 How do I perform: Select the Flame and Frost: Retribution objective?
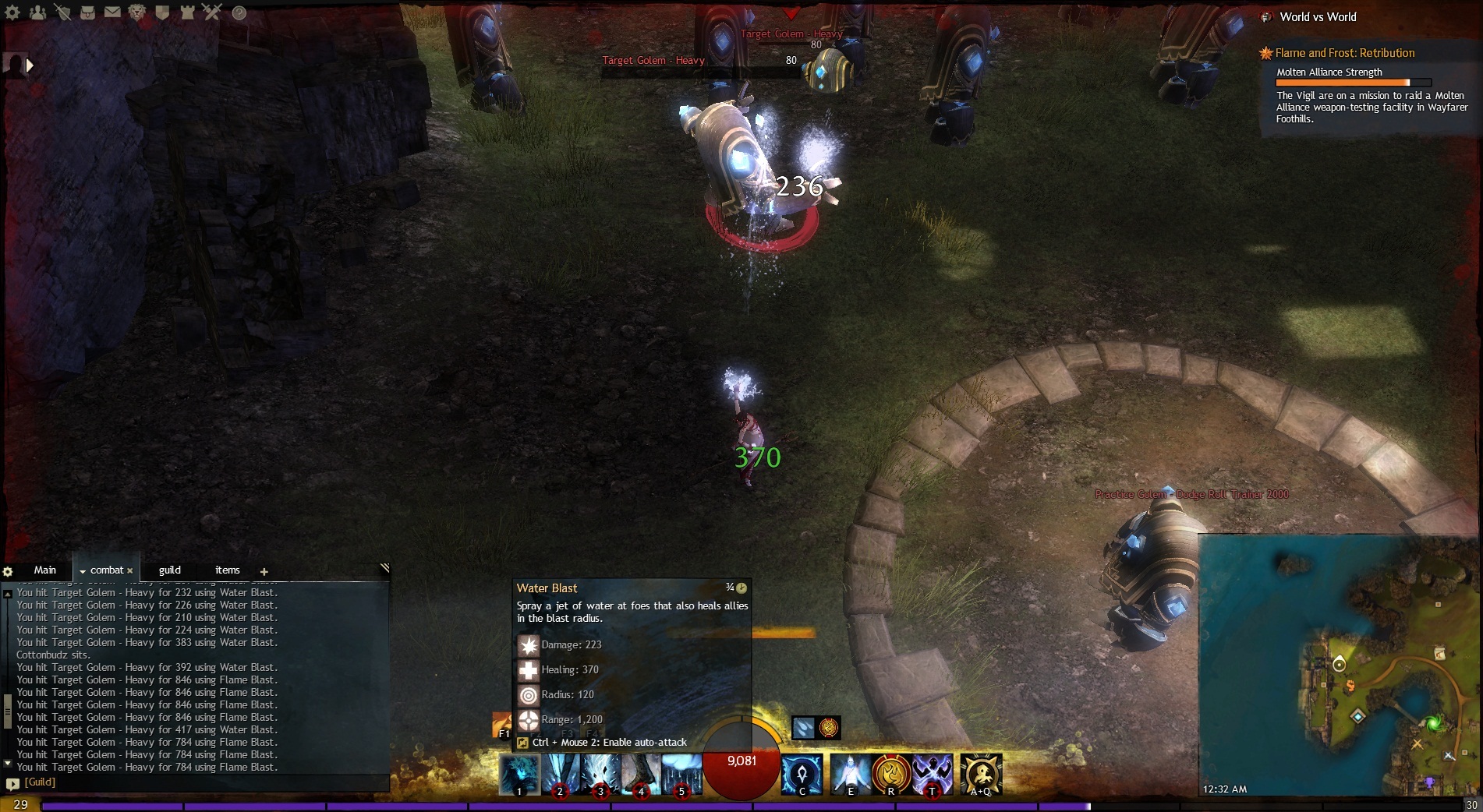click(x=1344, y=53)
